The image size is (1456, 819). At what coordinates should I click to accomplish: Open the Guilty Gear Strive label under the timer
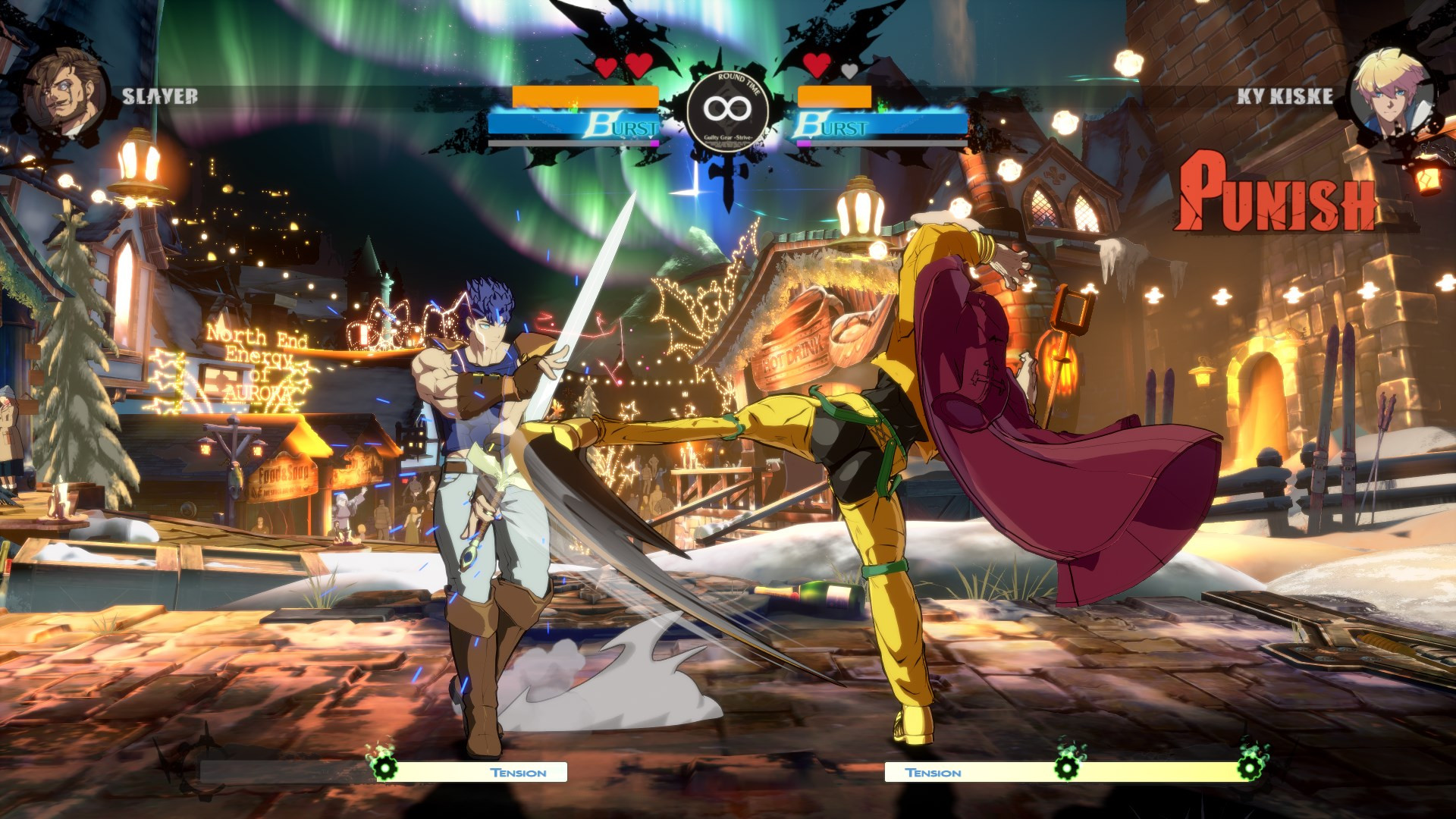tap(730, 139)
